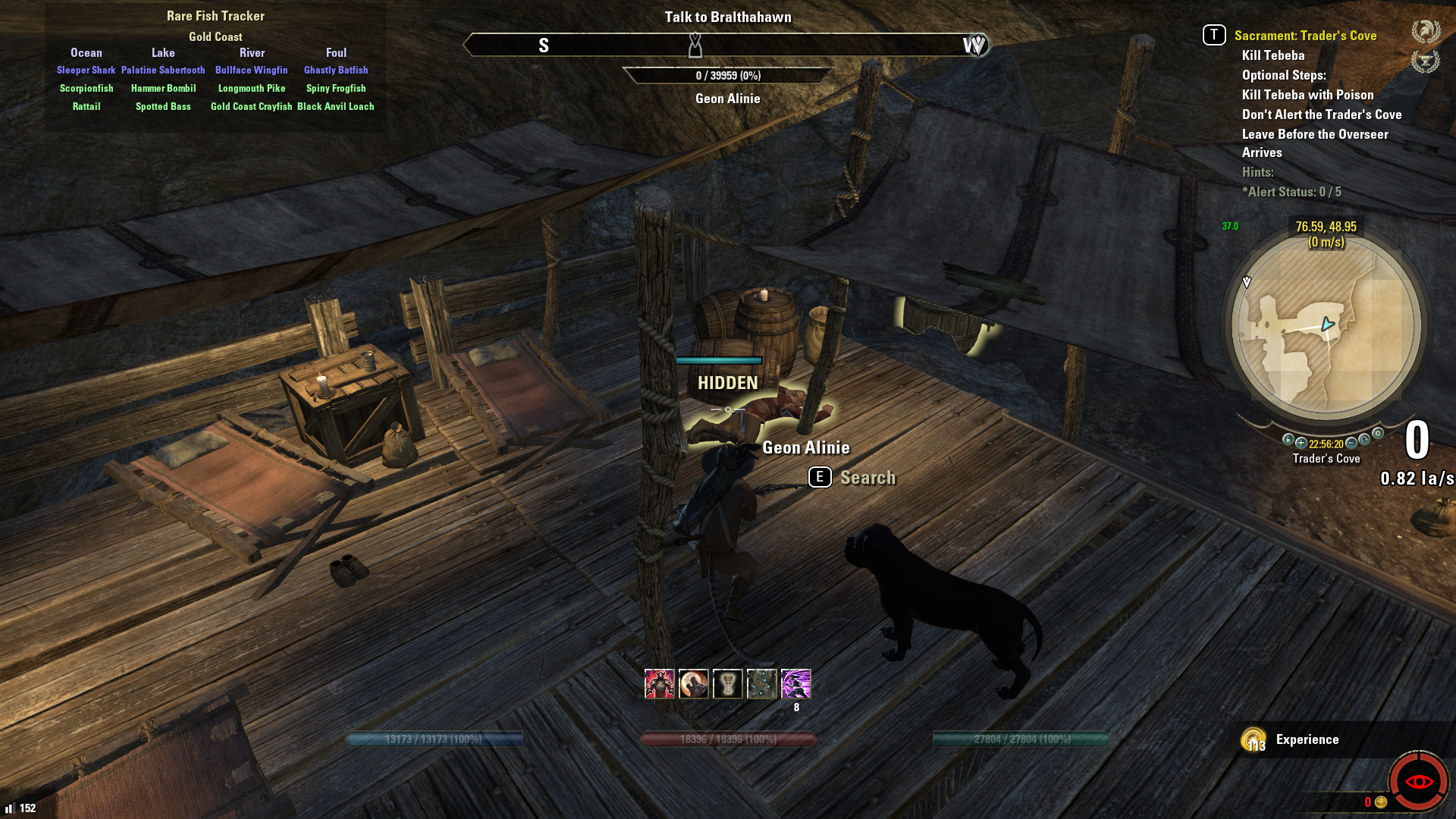Click the Rare Fish Tracker title
Screen dimensions: 1456x819
coord(215,16)
